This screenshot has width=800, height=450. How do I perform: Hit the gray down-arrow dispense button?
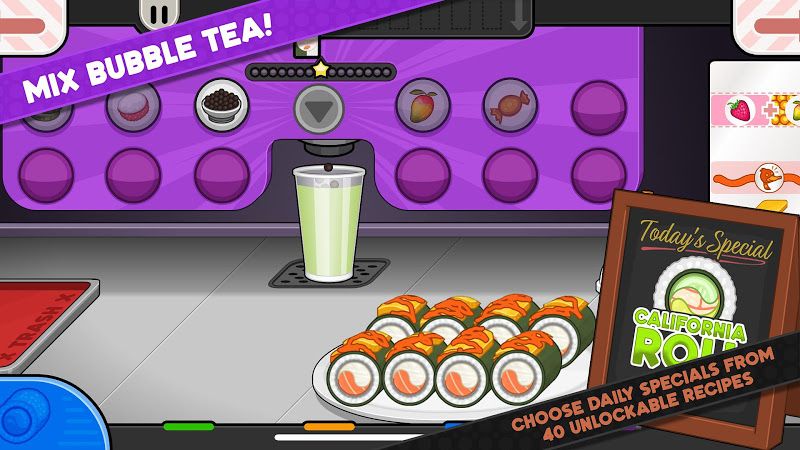point(319,107)
